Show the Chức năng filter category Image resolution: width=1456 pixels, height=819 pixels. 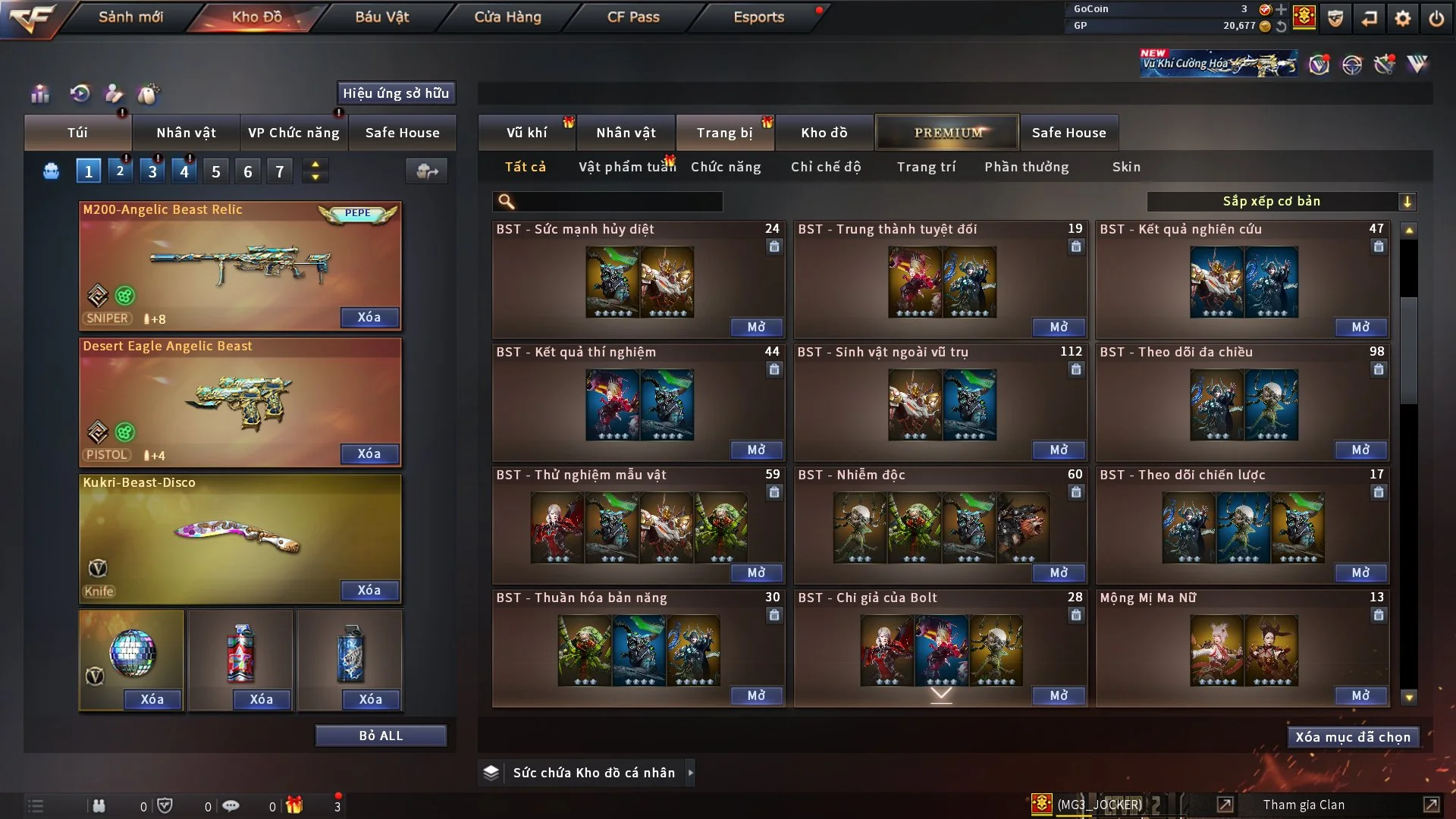[x=726, y=167]
